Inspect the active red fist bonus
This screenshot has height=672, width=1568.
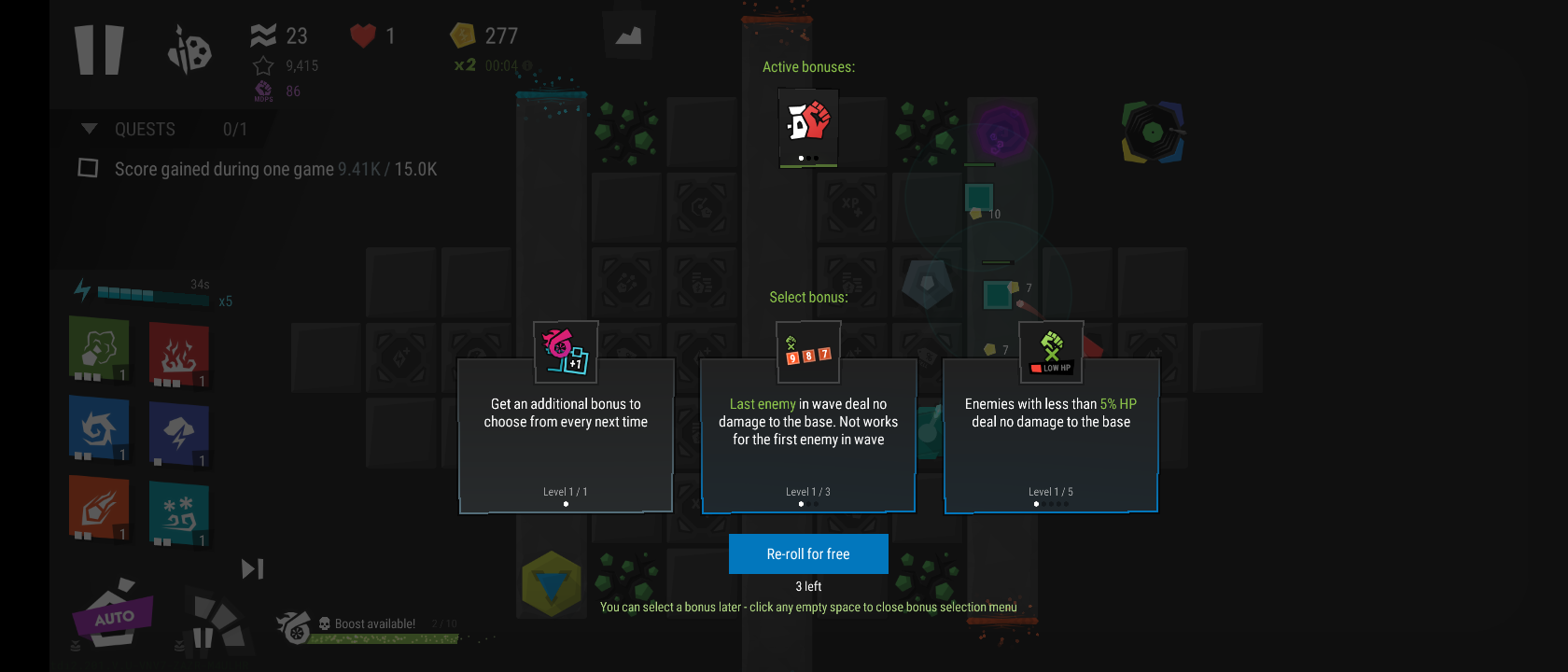click(808, 126)
